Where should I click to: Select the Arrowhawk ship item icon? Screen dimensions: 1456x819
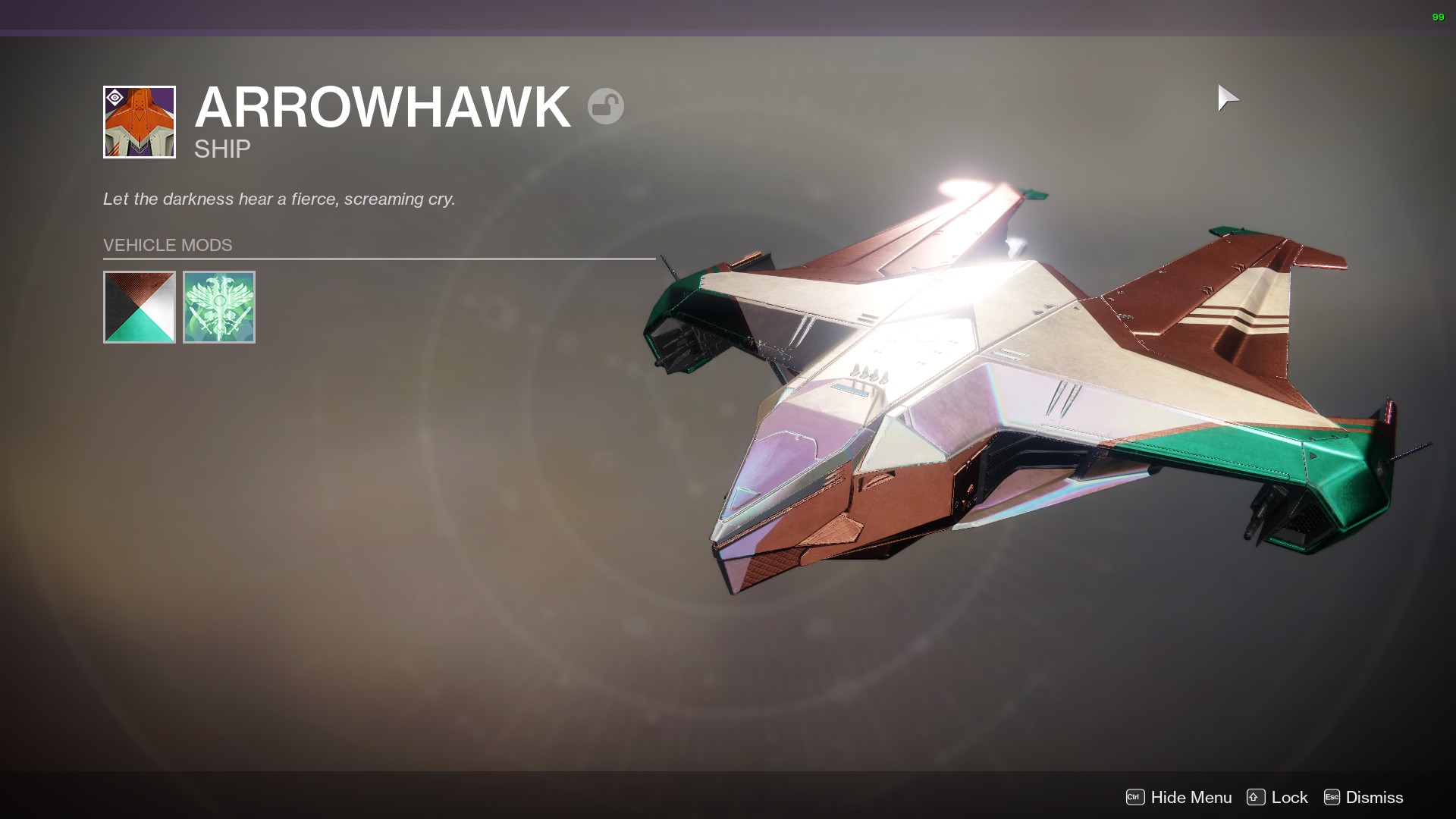click(140, 122)
